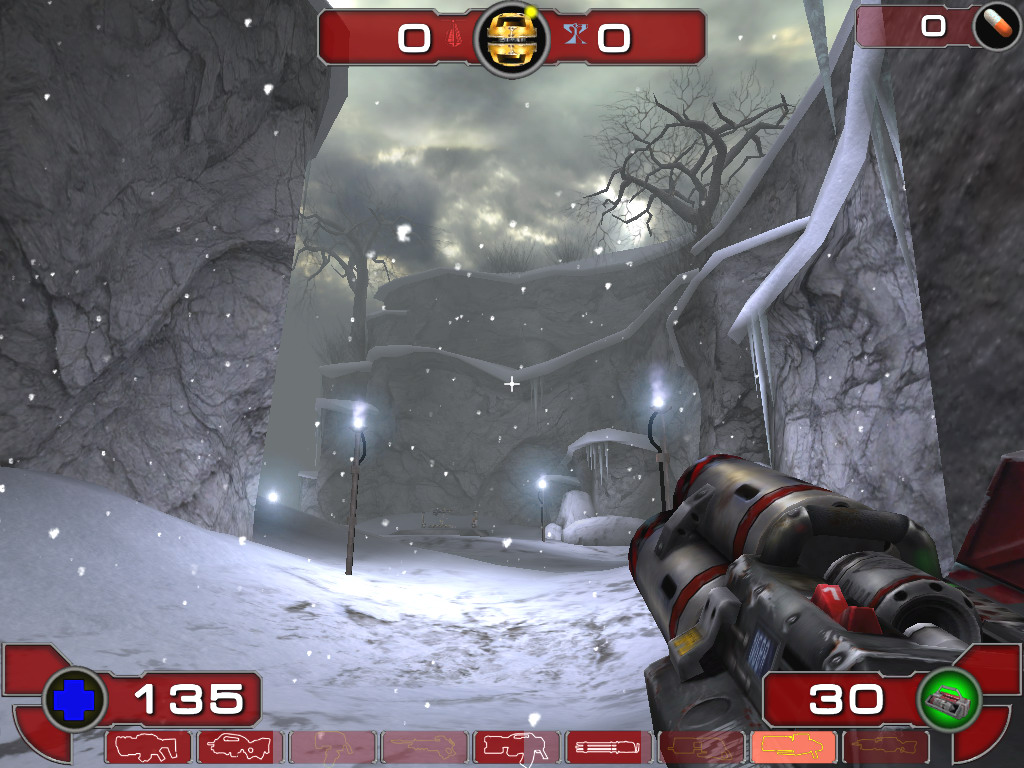Choose the faded Bio Rifle slot
The height and width of the screenshot is (768, 1024).
point(332,746)
